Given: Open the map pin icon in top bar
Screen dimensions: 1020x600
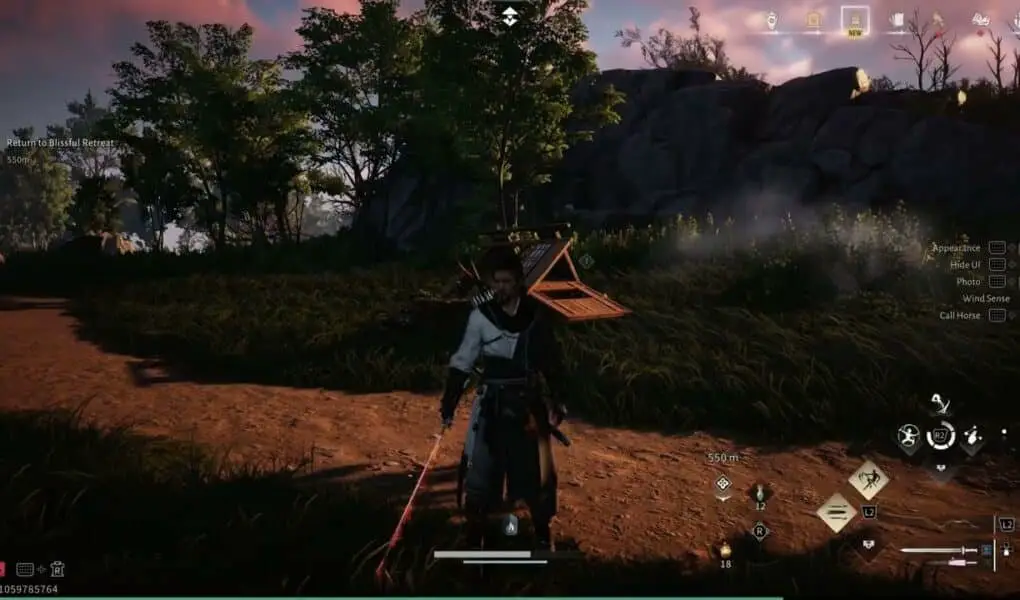Looking at the screenshot, I should [771, 20].
